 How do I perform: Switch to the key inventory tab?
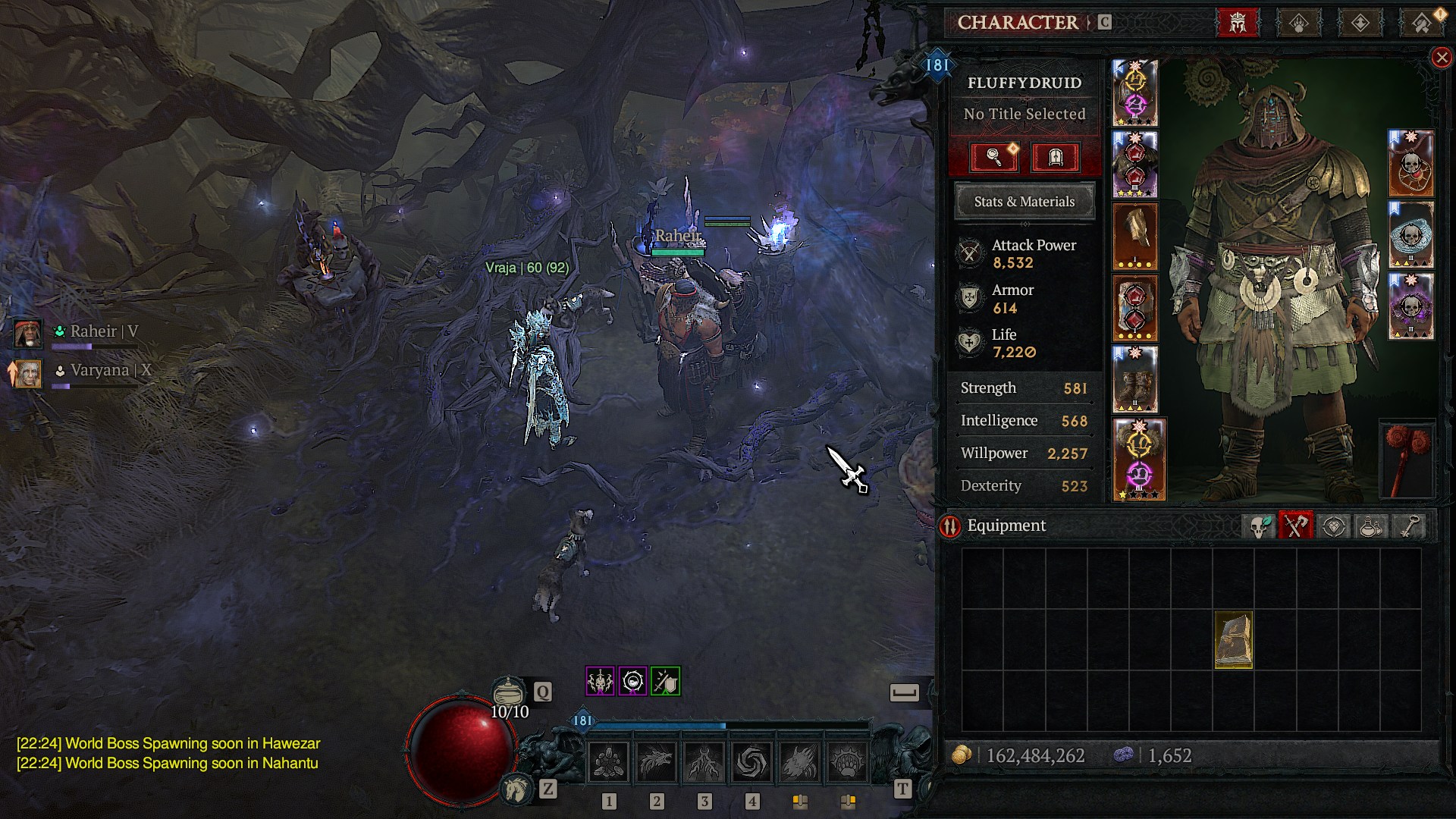pyautogui.click(x=1408, y=526)
